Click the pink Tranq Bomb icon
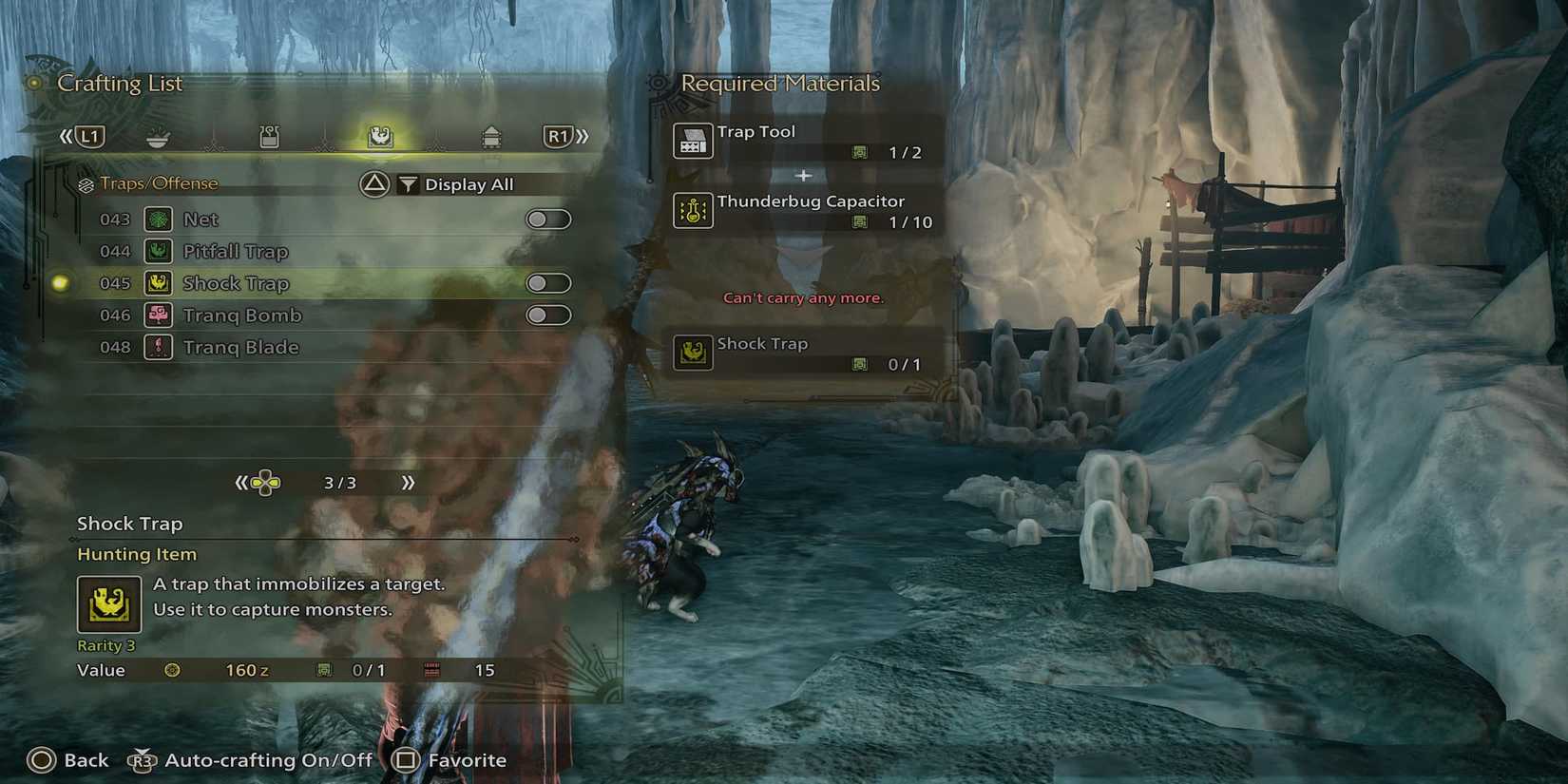Image resolution: width=1568 pixels, height=784 pixels. tap(158, 315)
